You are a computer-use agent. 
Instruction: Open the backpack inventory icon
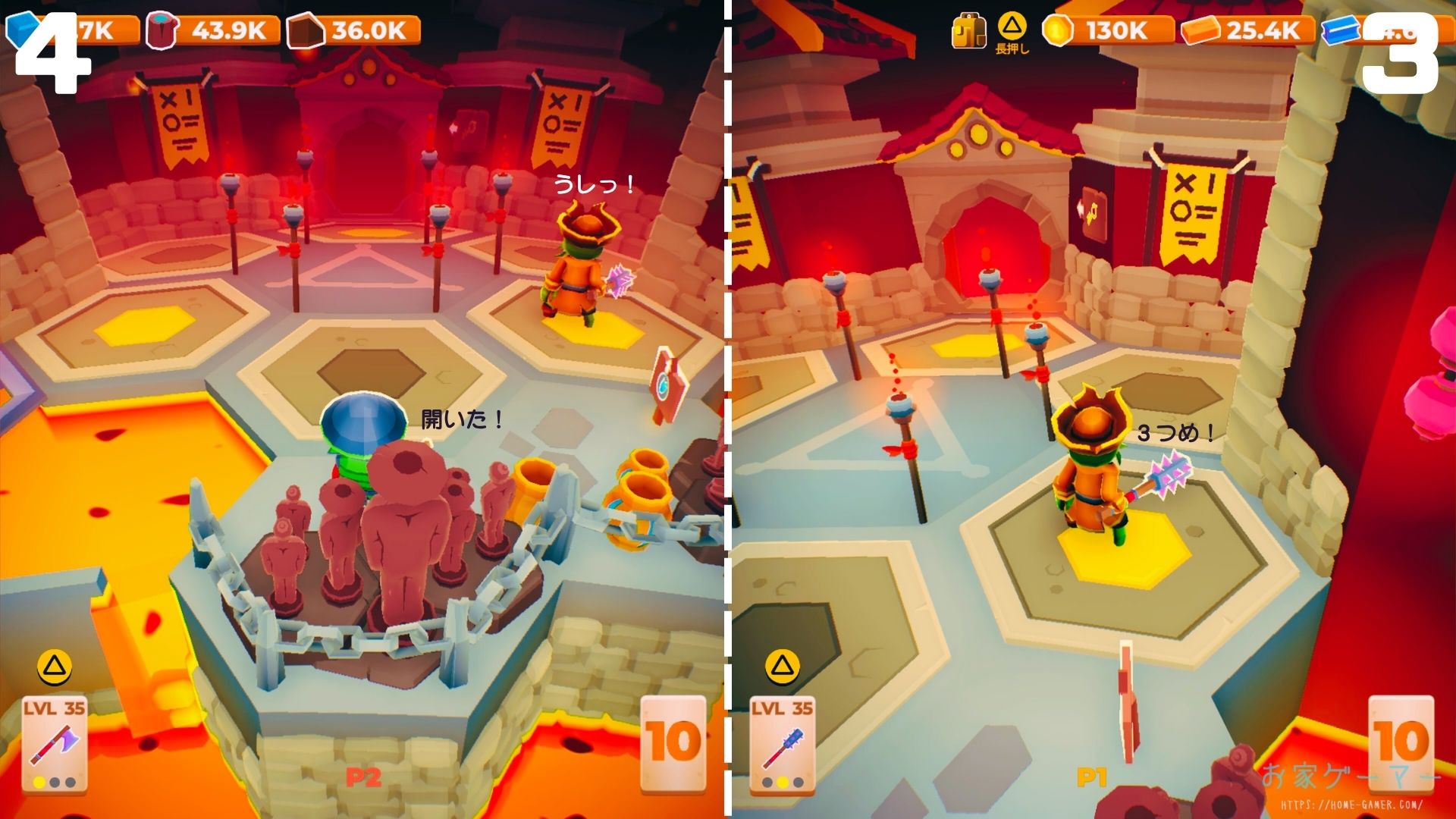click(x=968, y=31)
